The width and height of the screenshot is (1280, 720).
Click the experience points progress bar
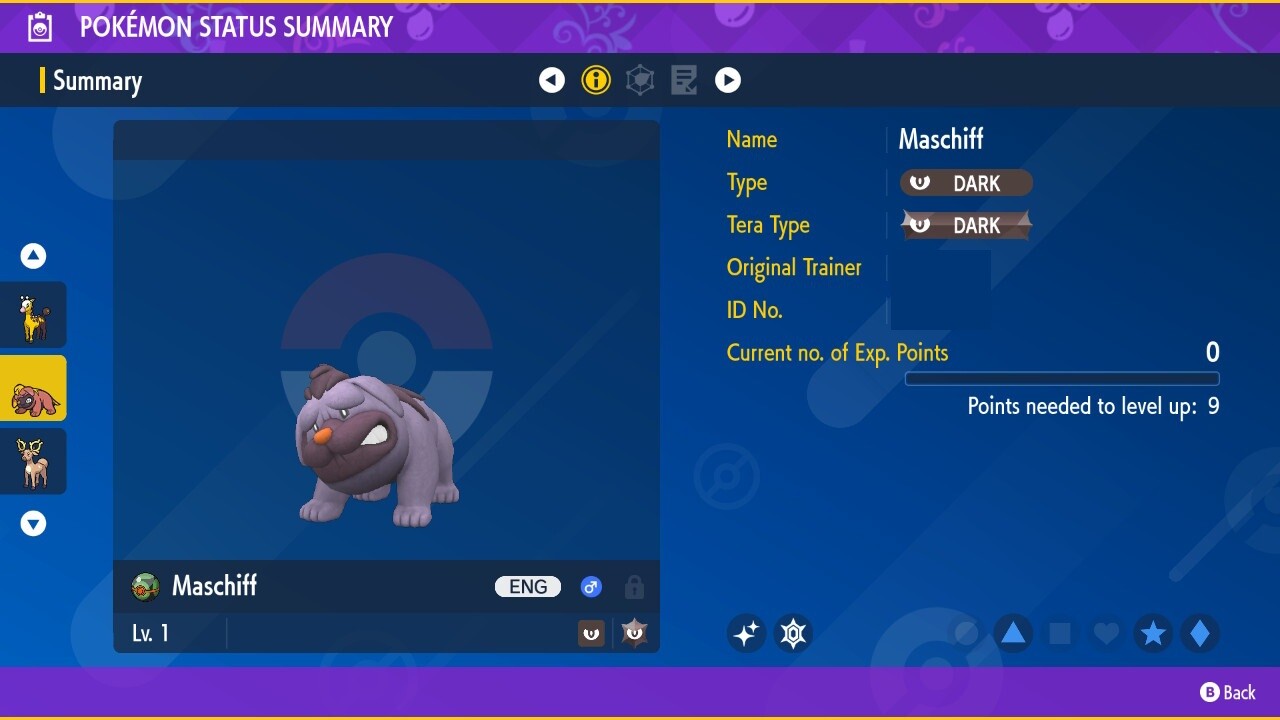pyautogui.click(x=1062, y=379)
